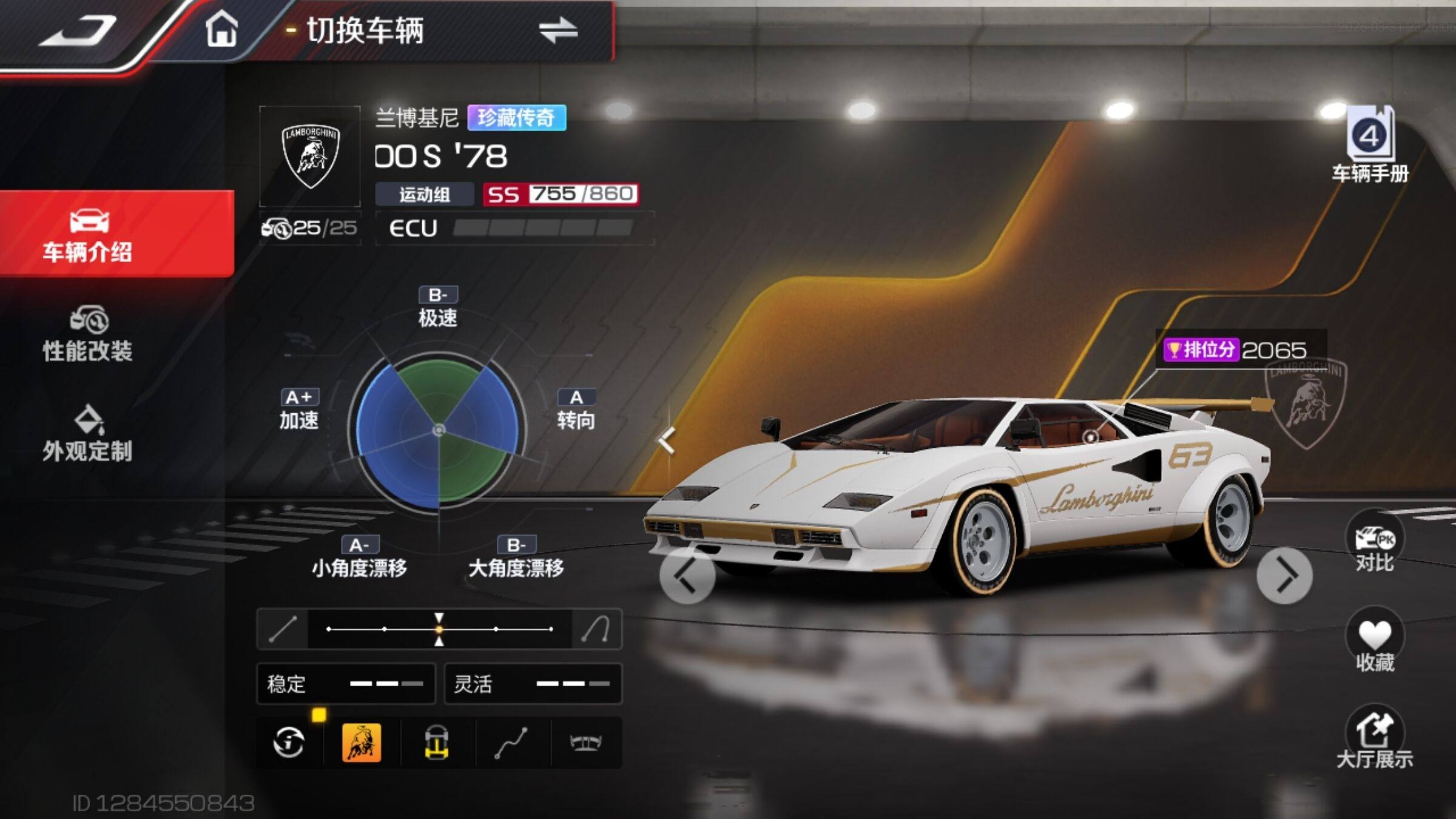The image size is (1456, 819).
Task: Select the orange Lamborghini bull icon
Action: coord(362,742)
